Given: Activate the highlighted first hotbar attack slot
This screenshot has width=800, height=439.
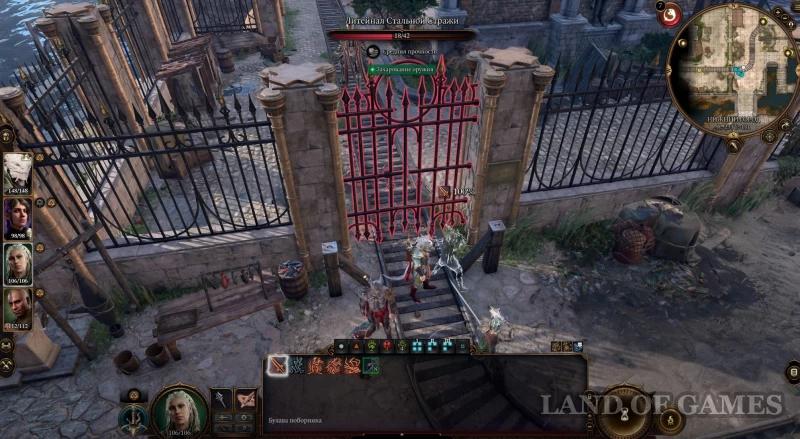Looking at the screenshot, I should tap(277, 366).
